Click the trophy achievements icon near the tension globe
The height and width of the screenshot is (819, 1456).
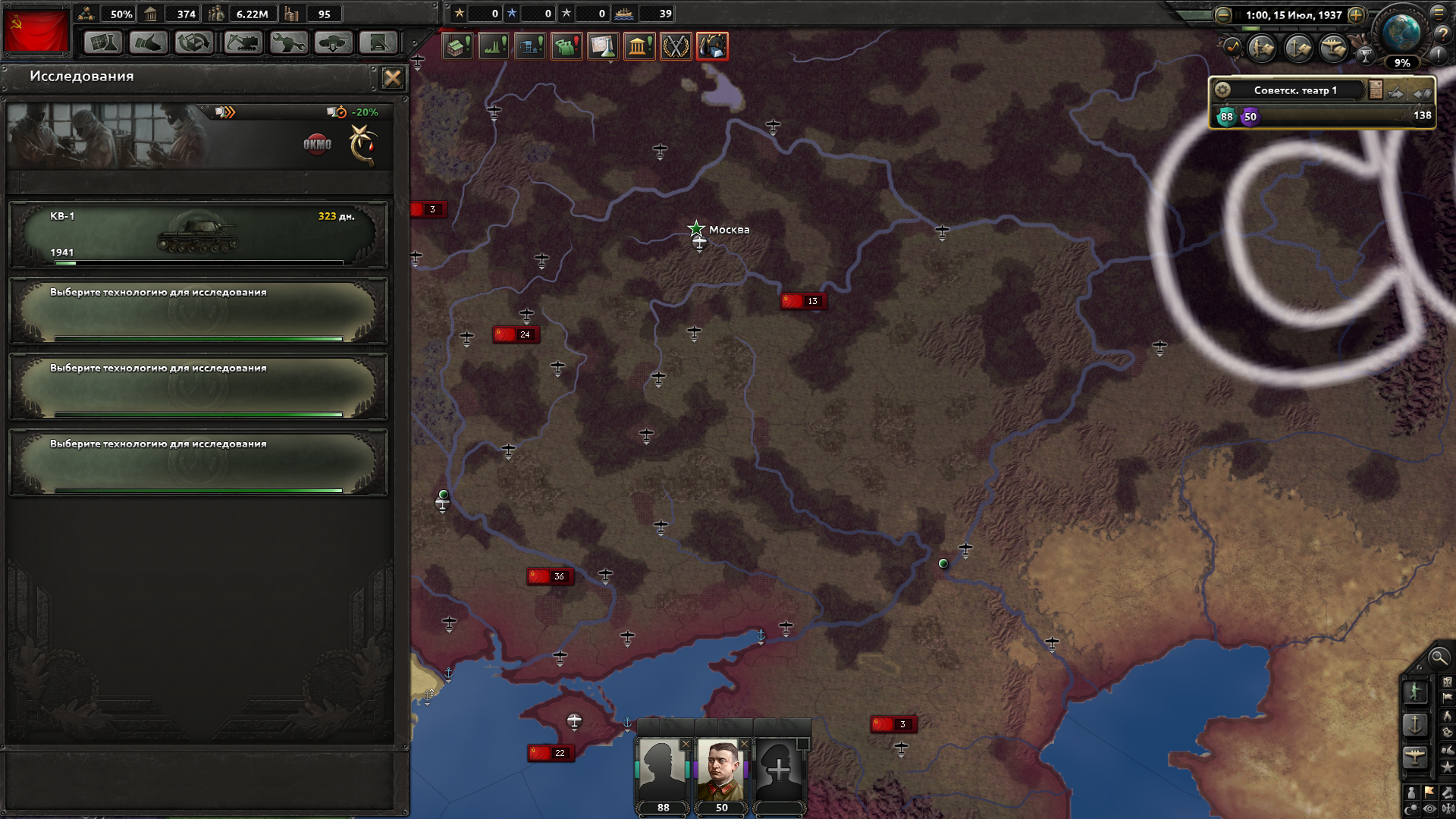pos(1365,55)
